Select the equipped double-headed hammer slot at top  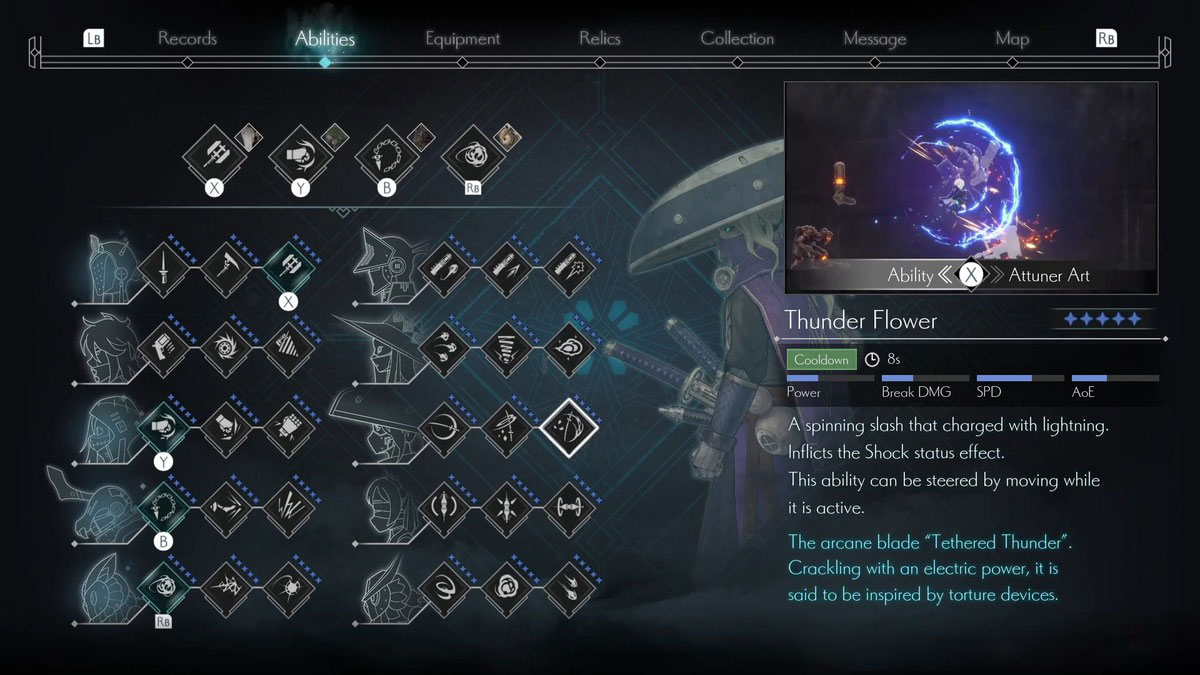pos(213,155)
